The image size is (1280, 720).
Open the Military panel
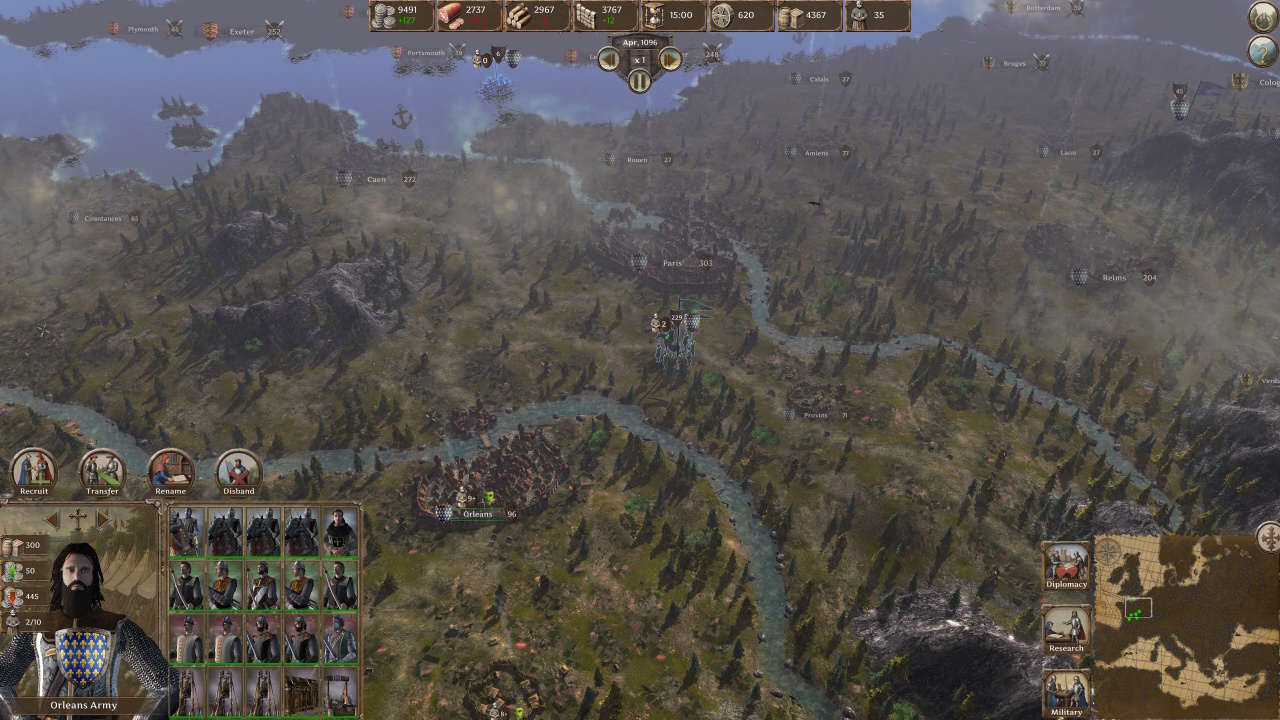coord(1066,692)
